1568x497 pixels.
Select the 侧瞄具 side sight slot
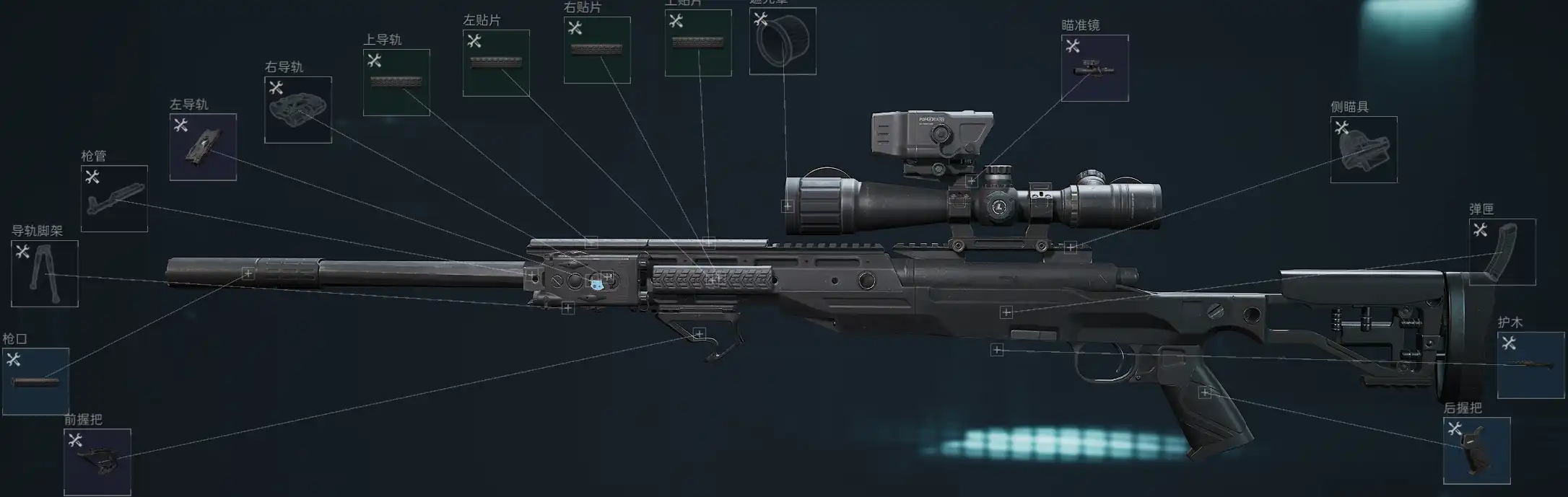pyautogui.click(x=1364, y=149)
